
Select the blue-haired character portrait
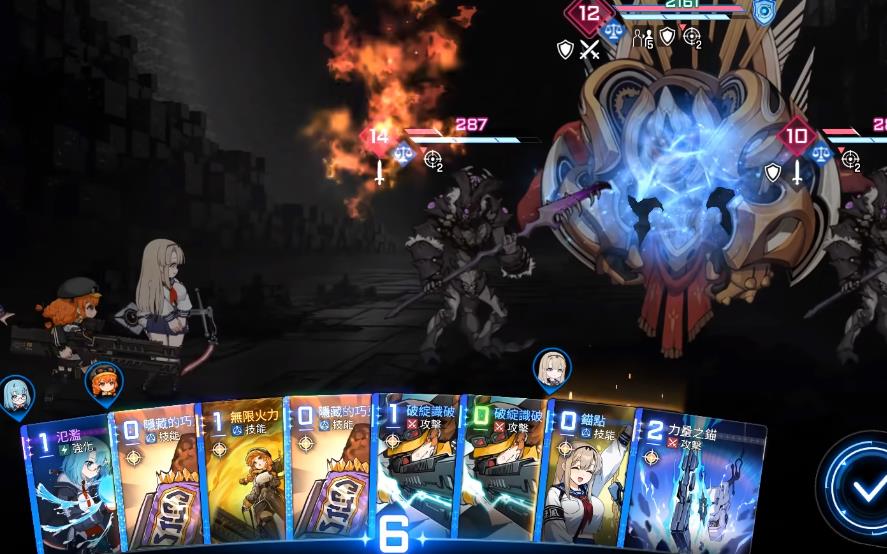point(16,393)
